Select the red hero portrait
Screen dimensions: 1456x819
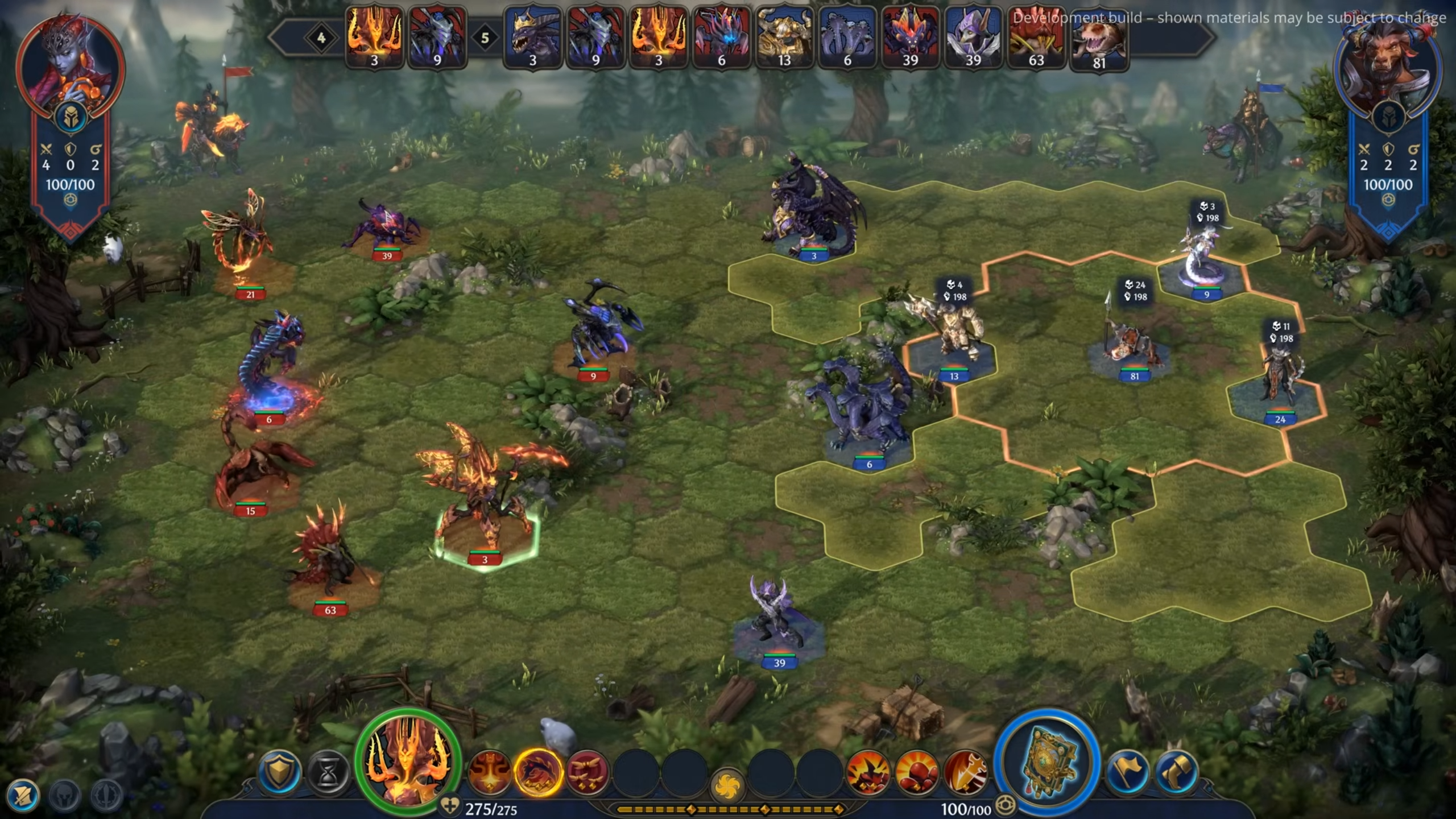point(71,67)
